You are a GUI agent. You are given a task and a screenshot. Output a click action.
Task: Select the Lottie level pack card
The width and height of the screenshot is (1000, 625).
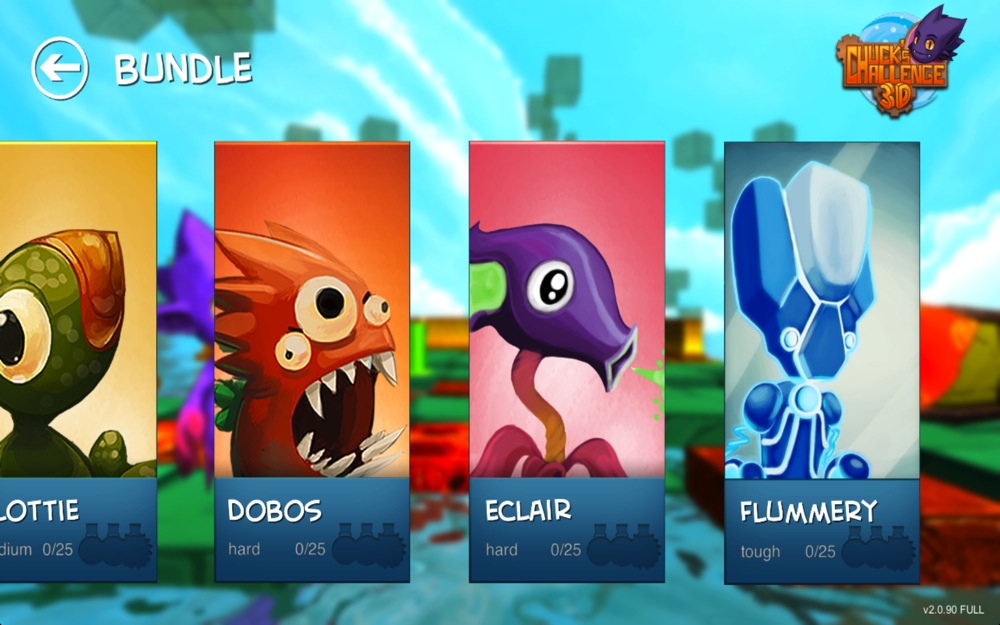pos(77,360)
